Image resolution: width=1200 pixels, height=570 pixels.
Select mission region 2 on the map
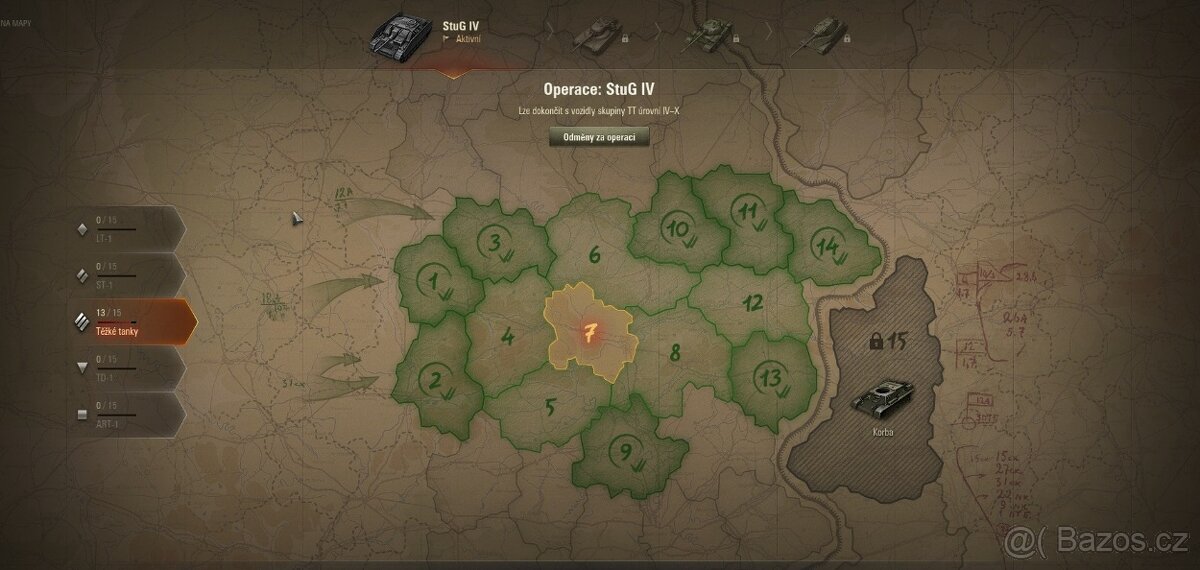coord(436,378)
